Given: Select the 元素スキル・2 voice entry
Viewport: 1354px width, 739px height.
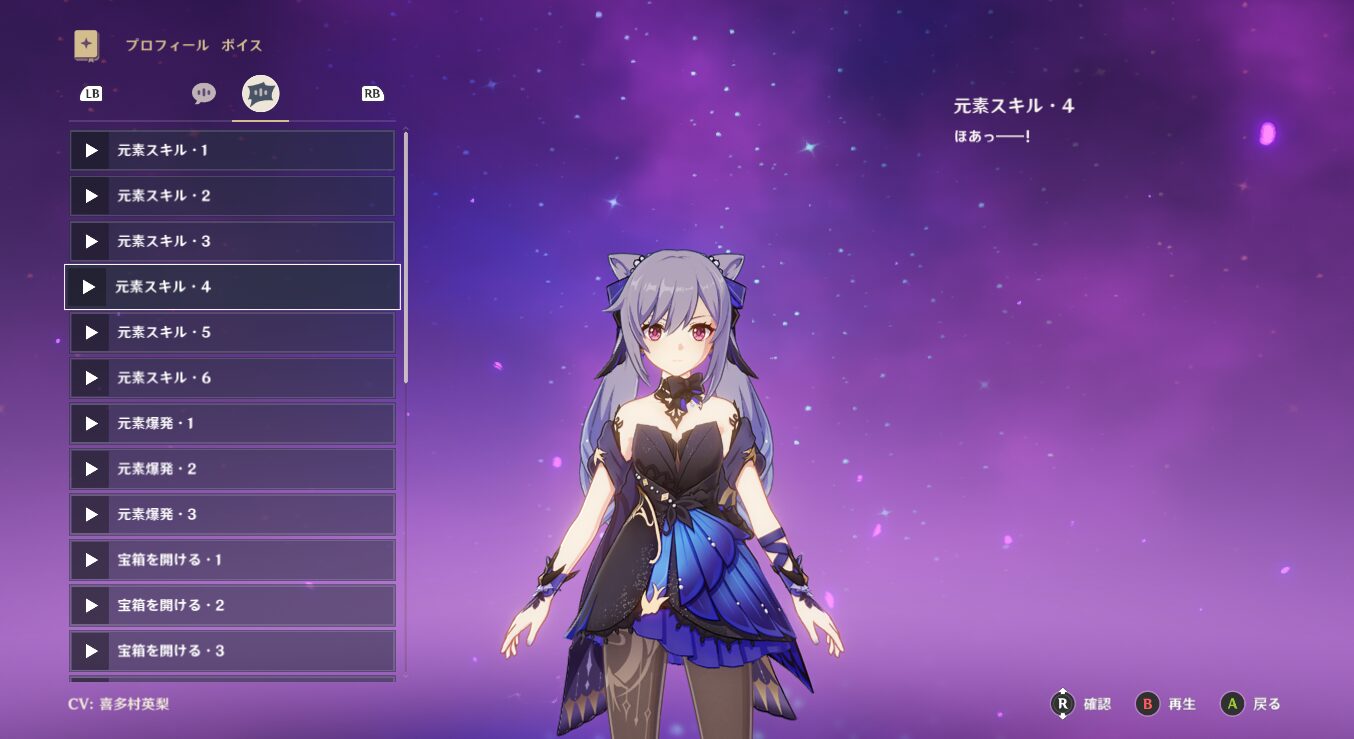Looking at the screenshot, I should 232,196.
